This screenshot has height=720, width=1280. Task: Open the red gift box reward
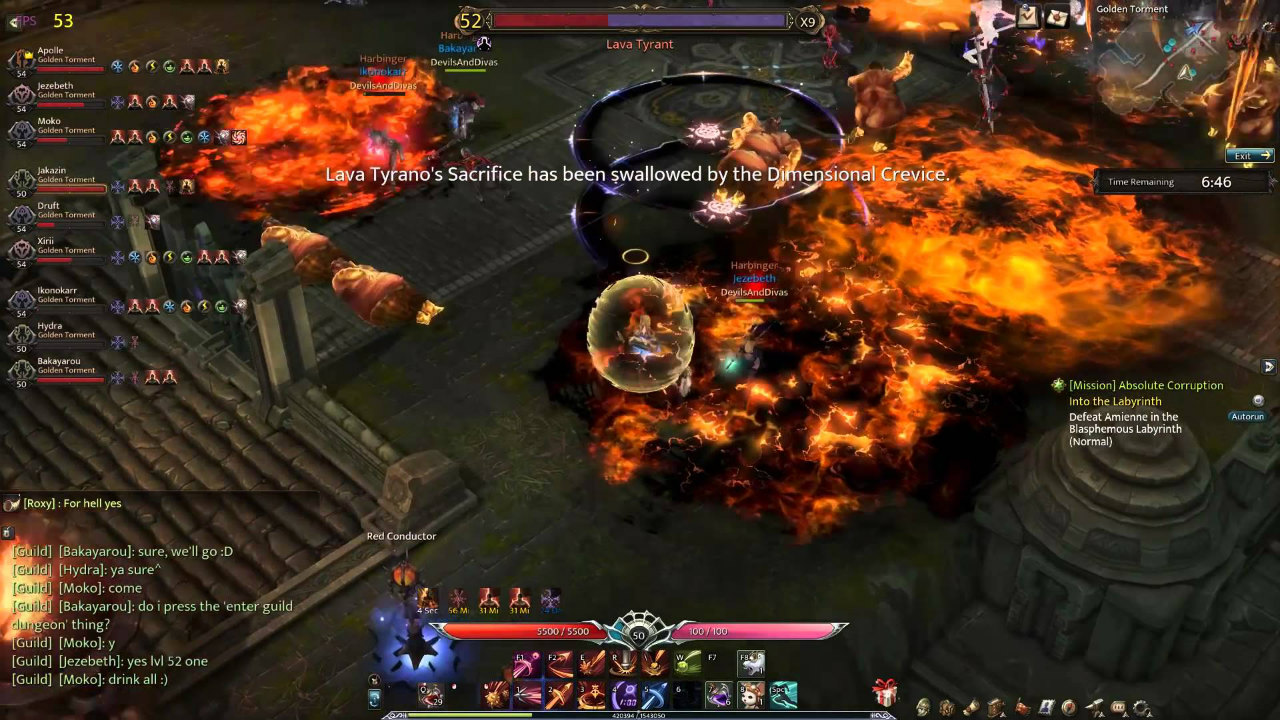click(884, 692)
